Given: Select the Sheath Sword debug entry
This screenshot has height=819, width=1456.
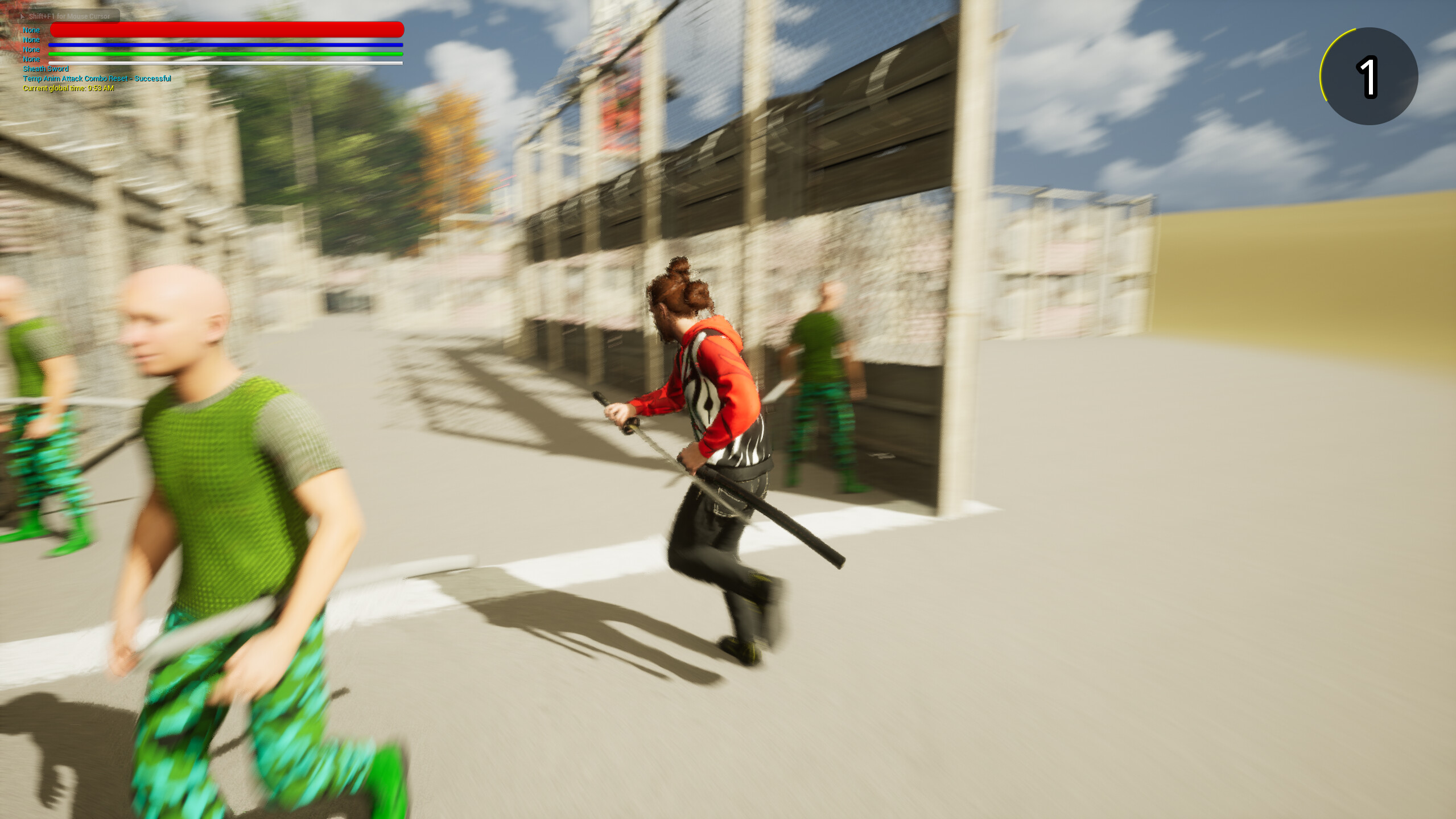Looking at the screenshot, I should (x=46, y=68).
